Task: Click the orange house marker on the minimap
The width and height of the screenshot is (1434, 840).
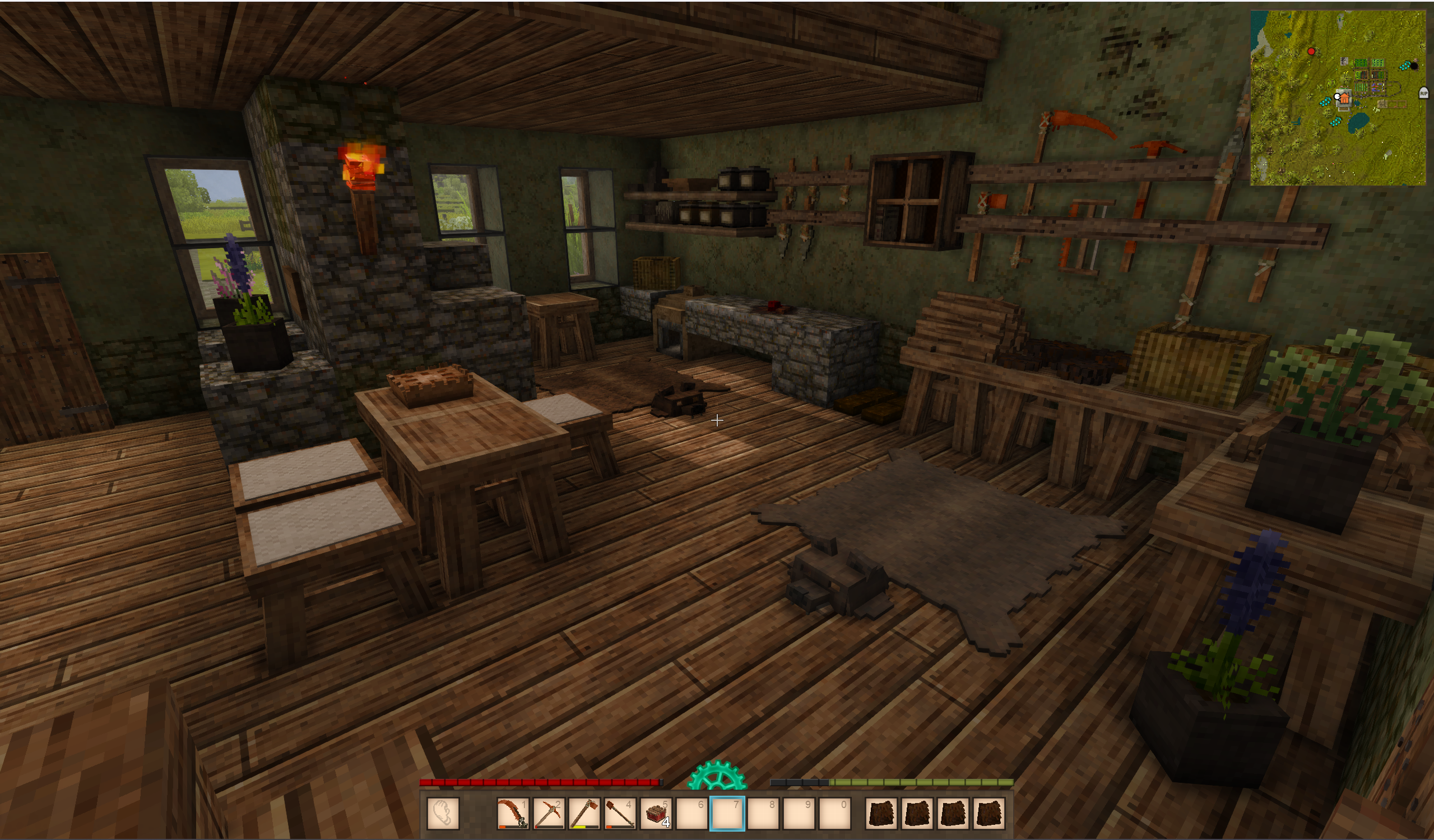Action: [1344, 99]
